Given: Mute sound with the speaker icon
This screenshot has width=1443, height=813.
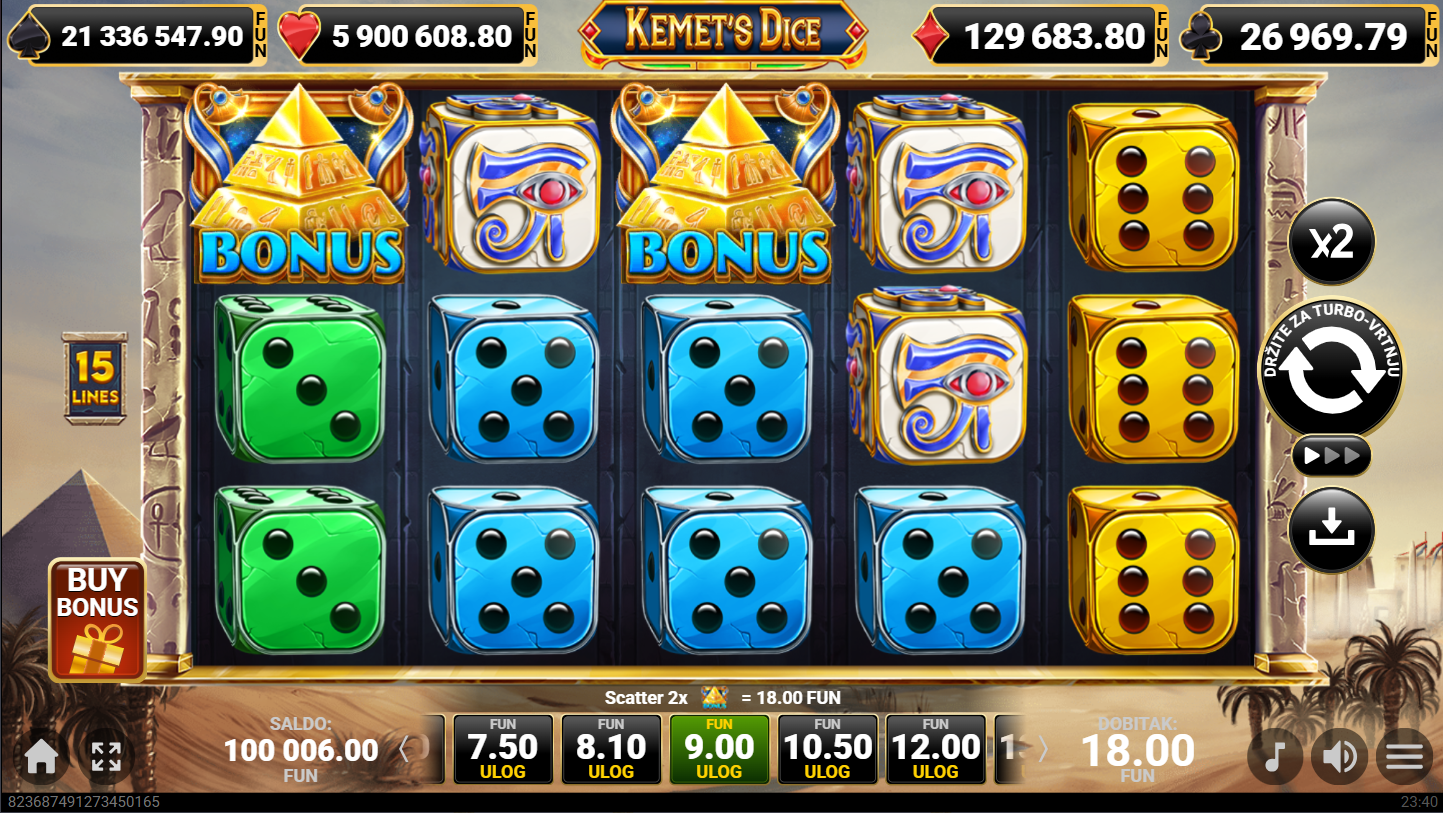Looking at the screenshot, I should (x=1339, y=758).
